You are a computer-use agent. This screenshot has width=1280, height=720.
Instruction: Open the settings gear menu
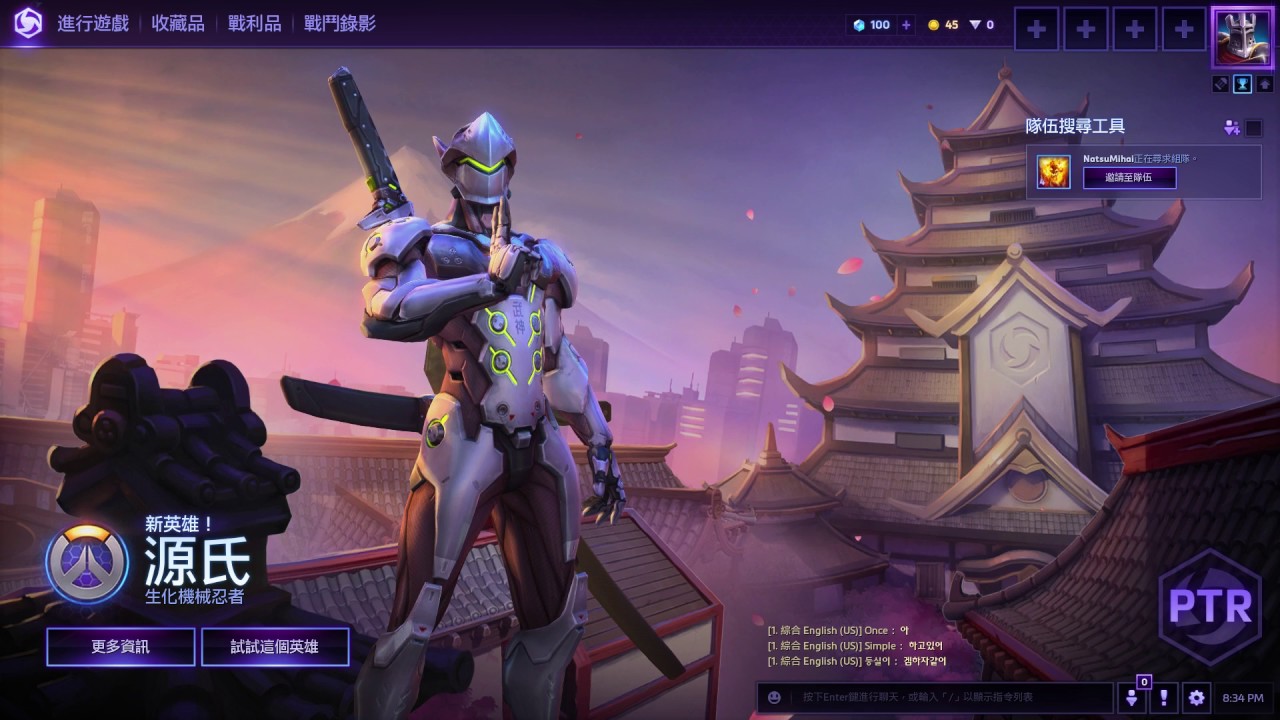pos(1196,697)
